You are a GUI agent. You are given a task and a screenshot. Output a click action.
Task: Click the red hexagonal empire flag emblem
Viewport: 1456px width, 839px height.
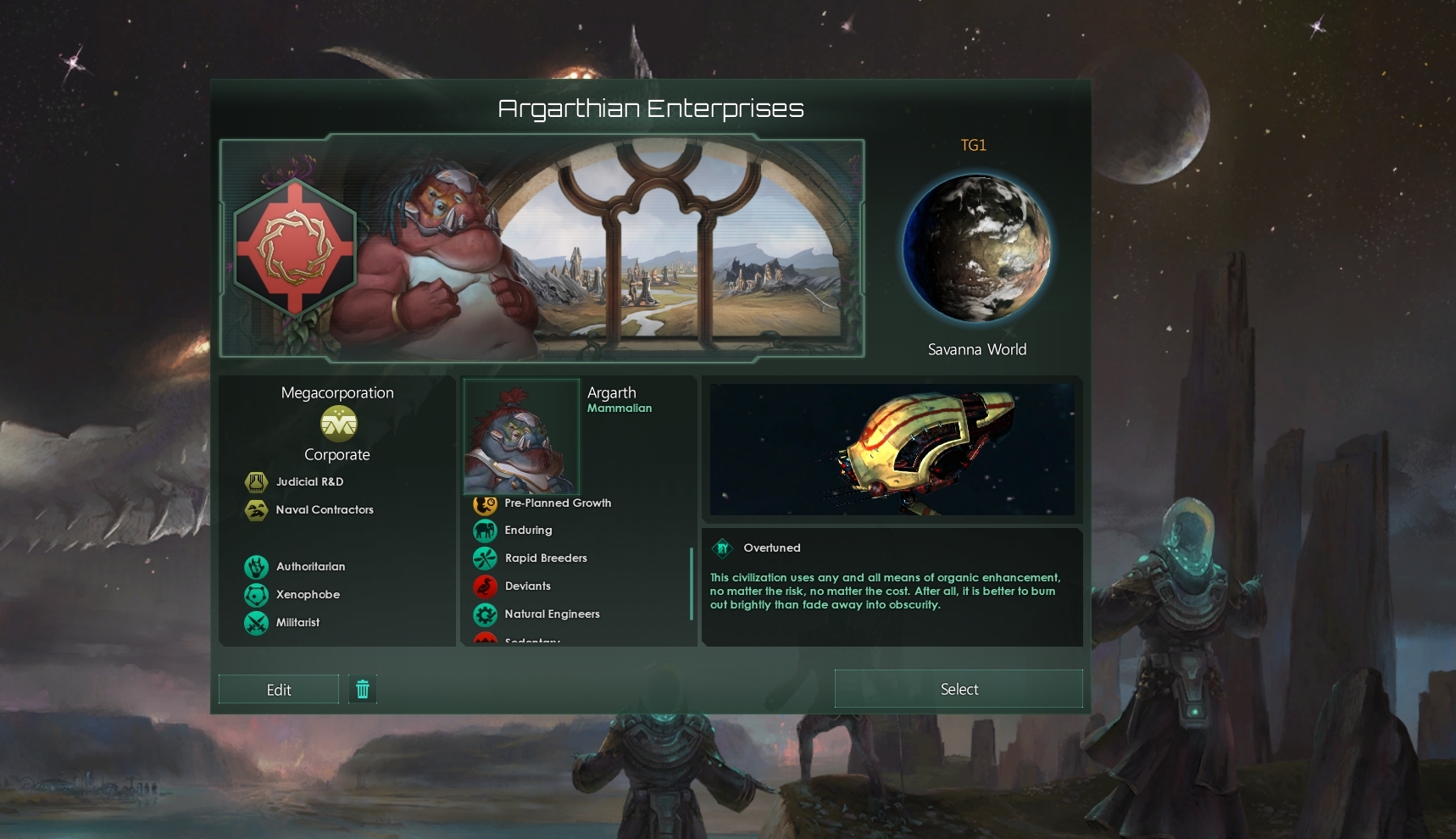click(x=294, y=247)
